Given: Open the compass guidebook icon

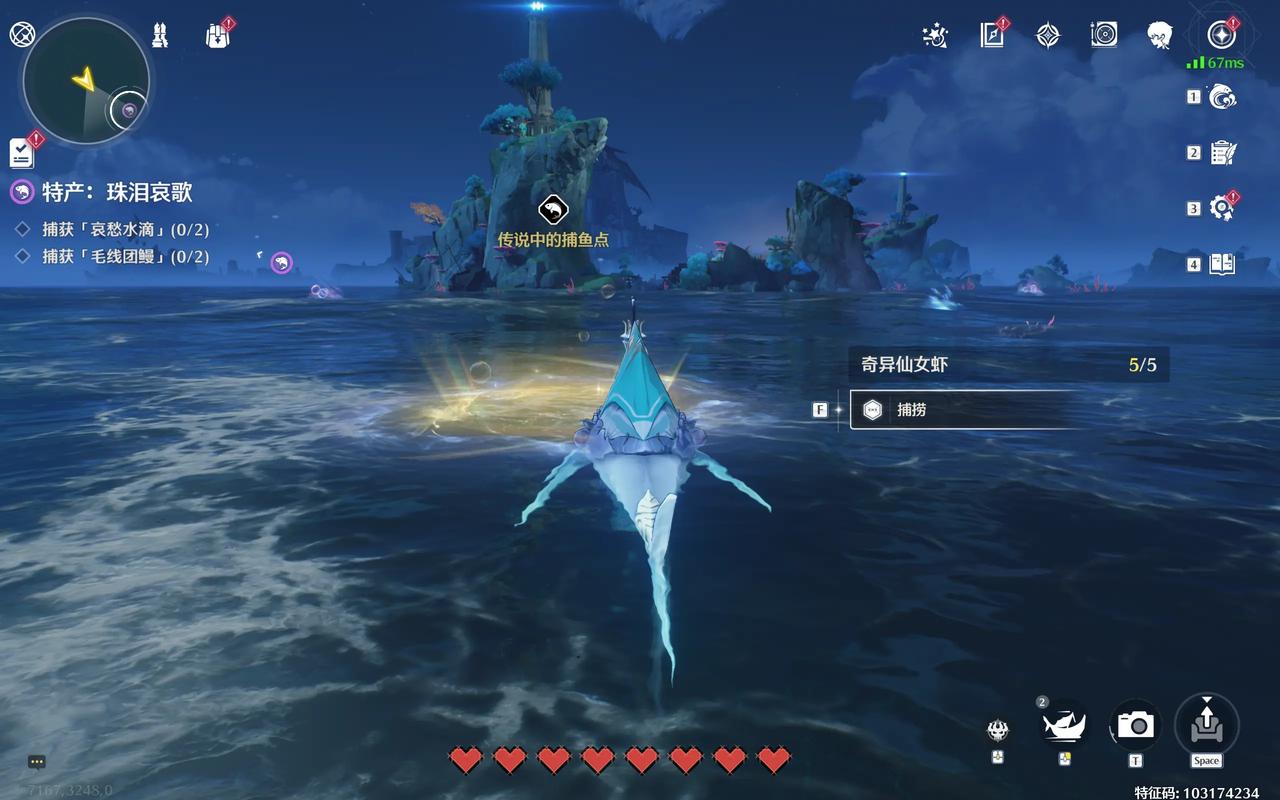Looking at the screenshot, I should pos(992,36).
